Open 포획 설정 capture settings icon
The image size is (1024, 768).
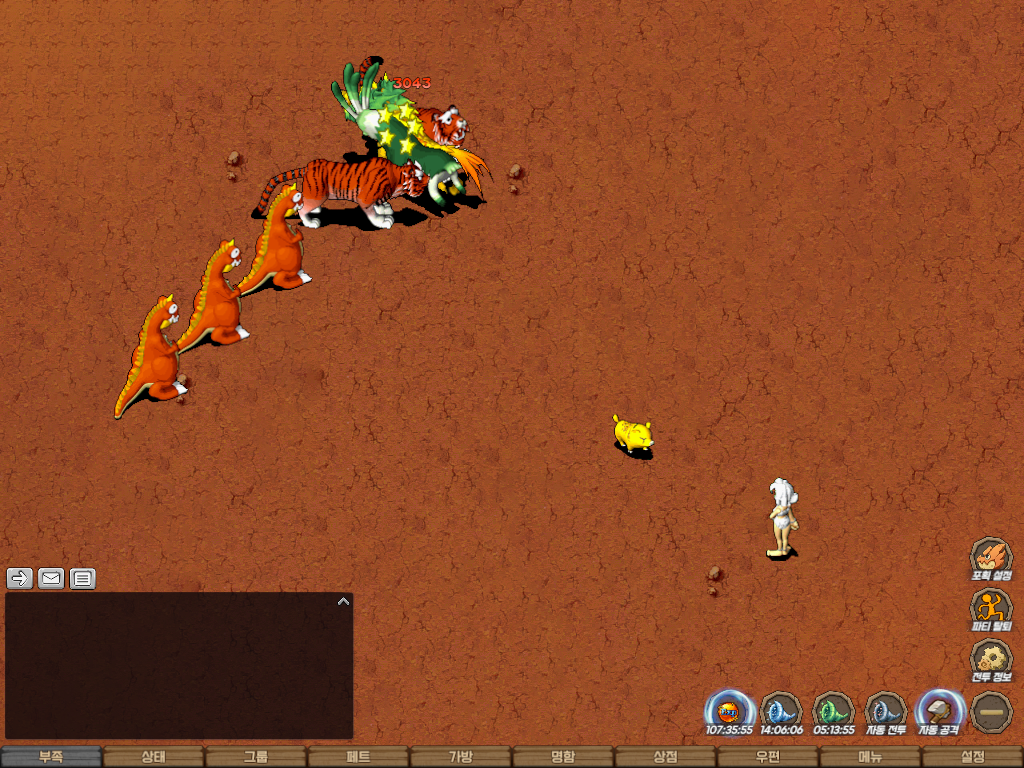pyautogui.click(x=992, y=559)
